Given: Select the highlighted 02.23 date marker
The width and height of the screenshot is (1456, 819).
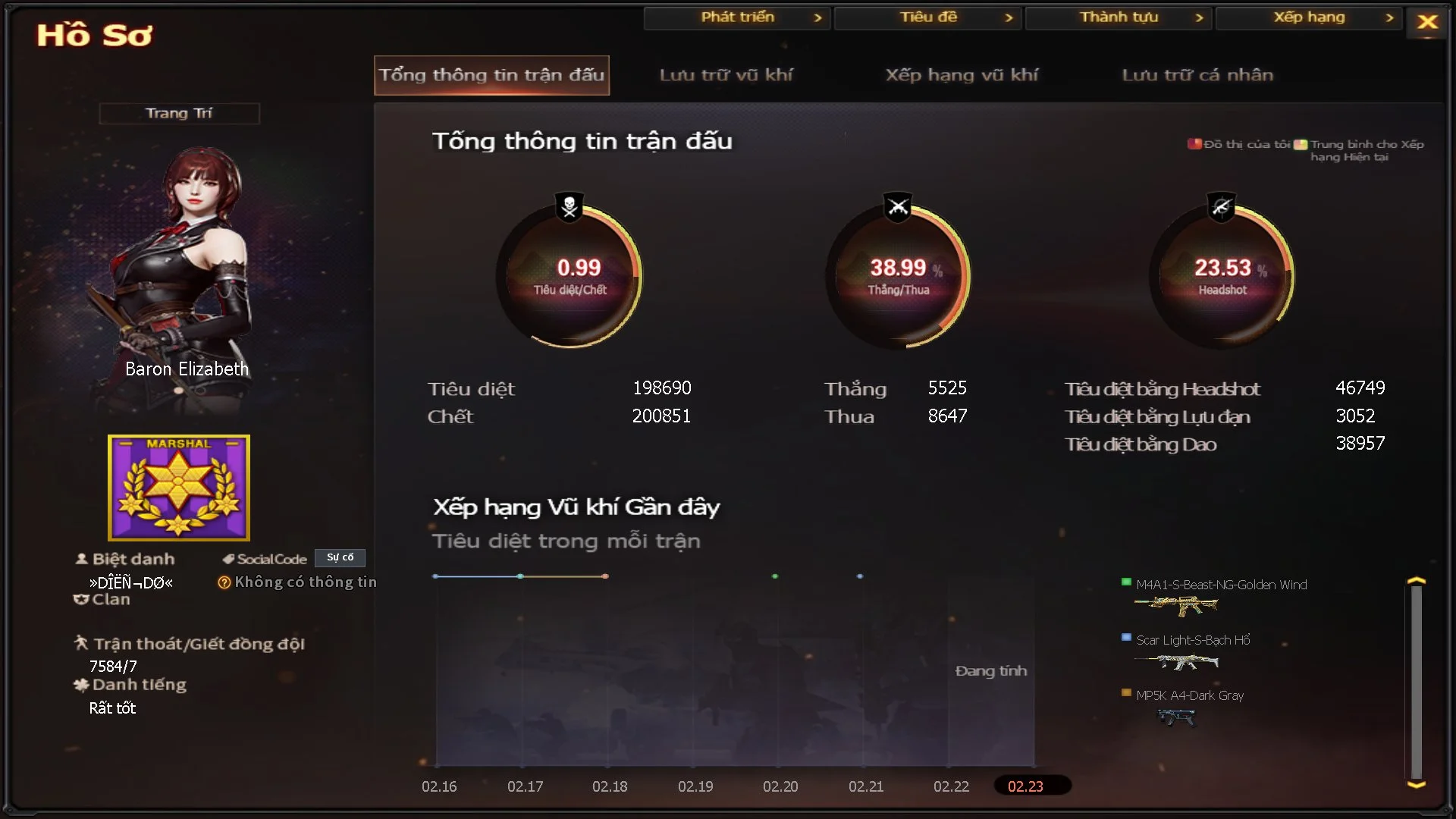Looking at the screenshot, I should point(1032,787).
